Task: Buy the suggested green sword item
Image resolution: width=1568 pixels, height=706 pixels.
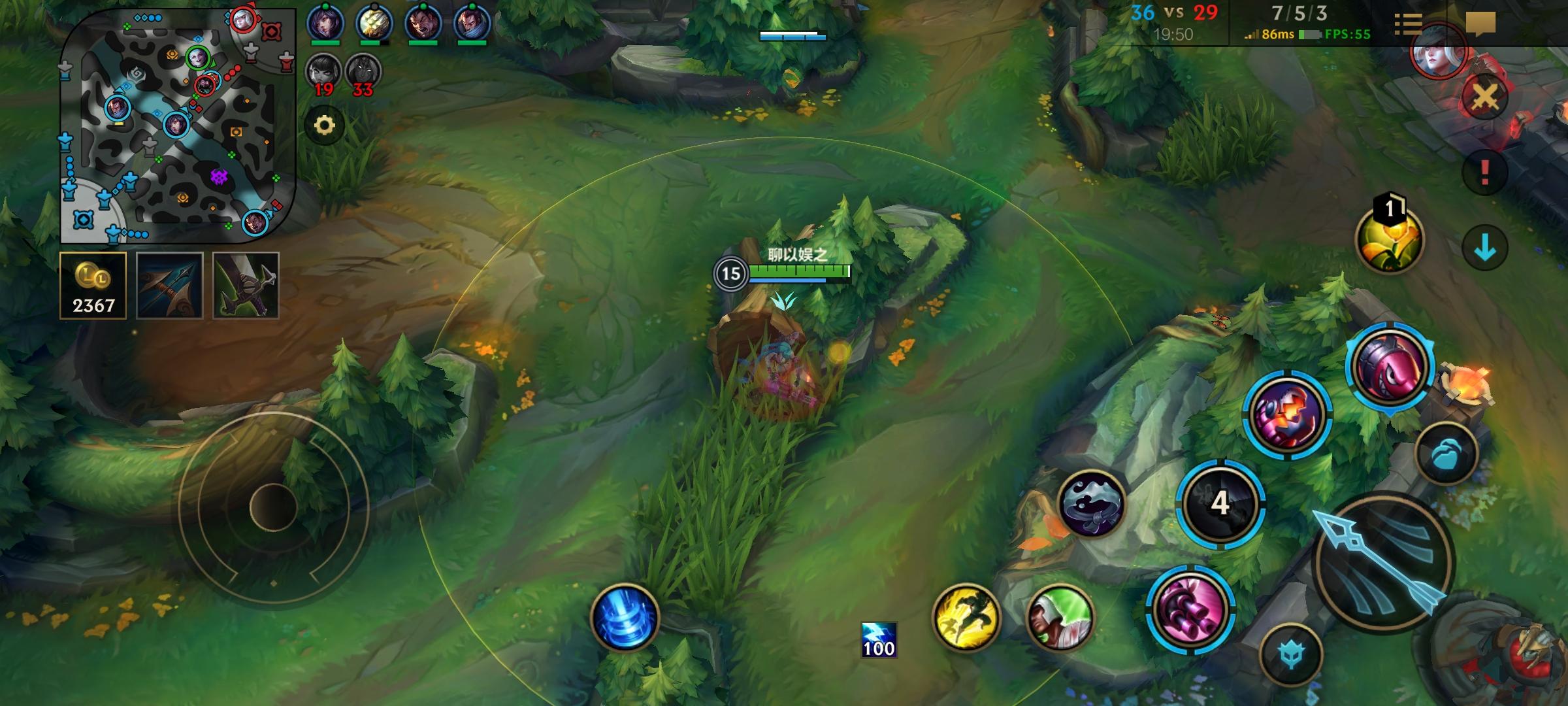Action: tap(246, 286)
